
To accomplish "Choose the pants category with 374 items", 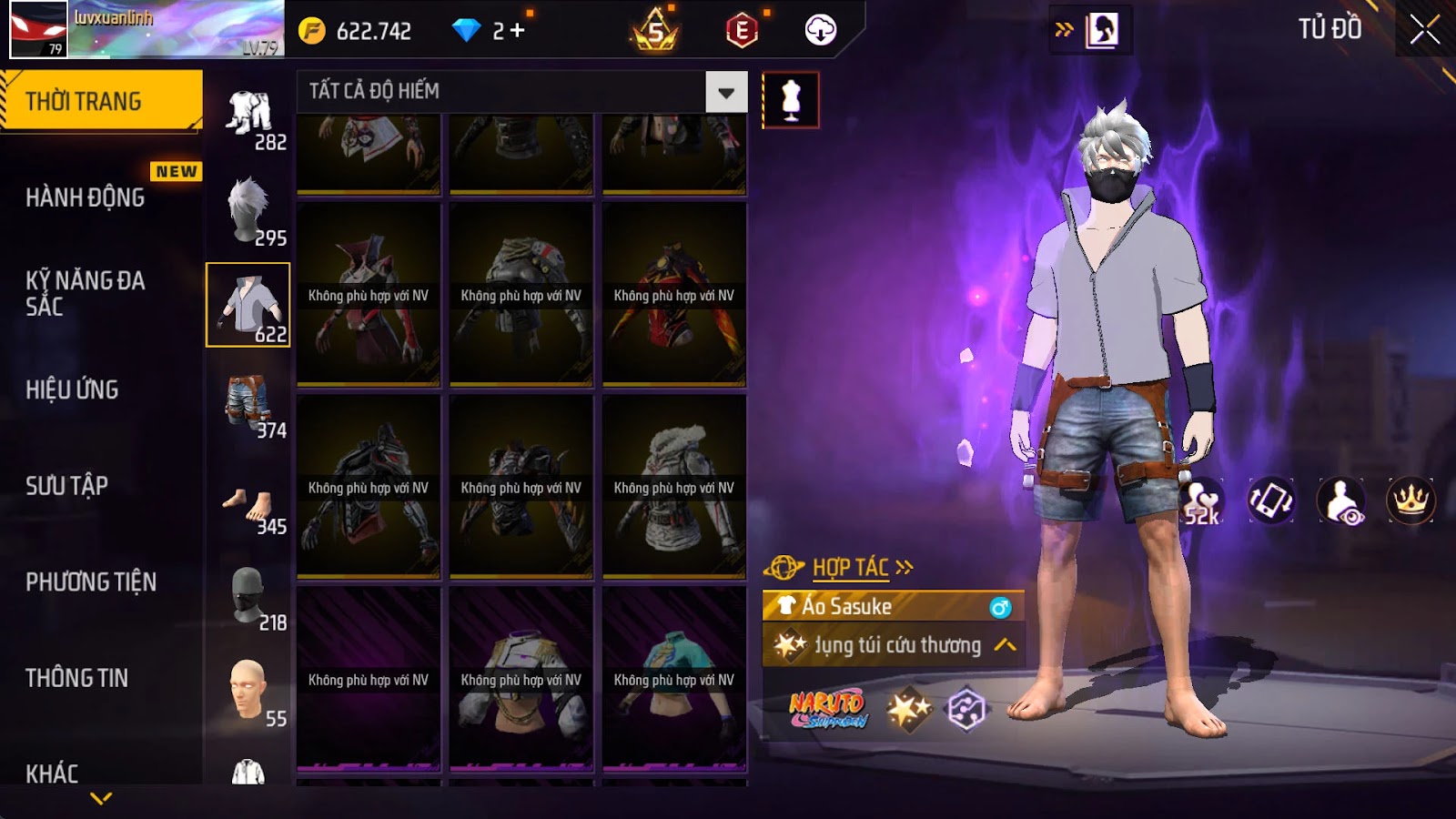I will 248,402.
